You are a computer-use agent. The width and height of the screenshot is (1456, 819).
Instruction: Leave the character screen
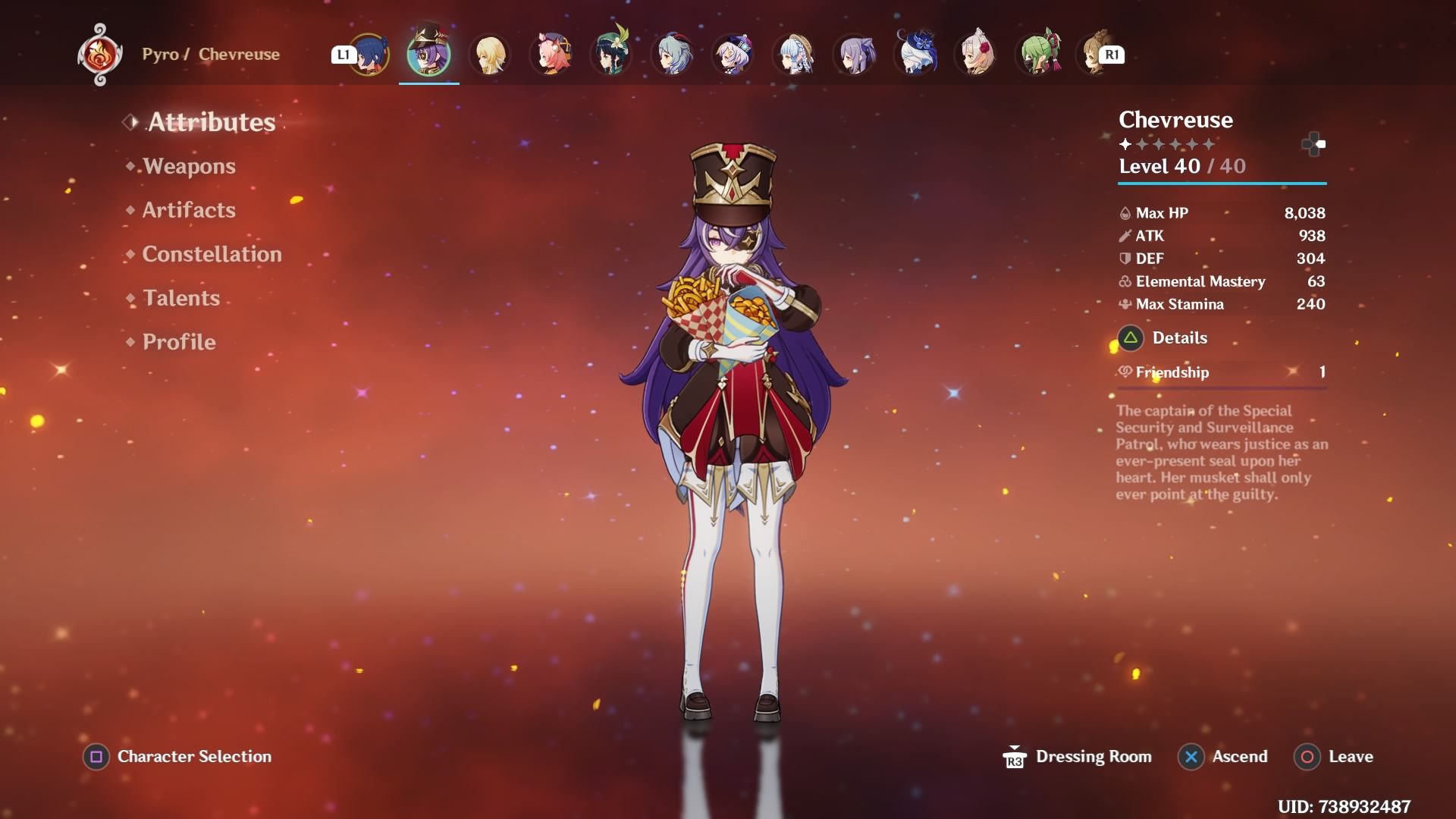tap(1351, 756)
